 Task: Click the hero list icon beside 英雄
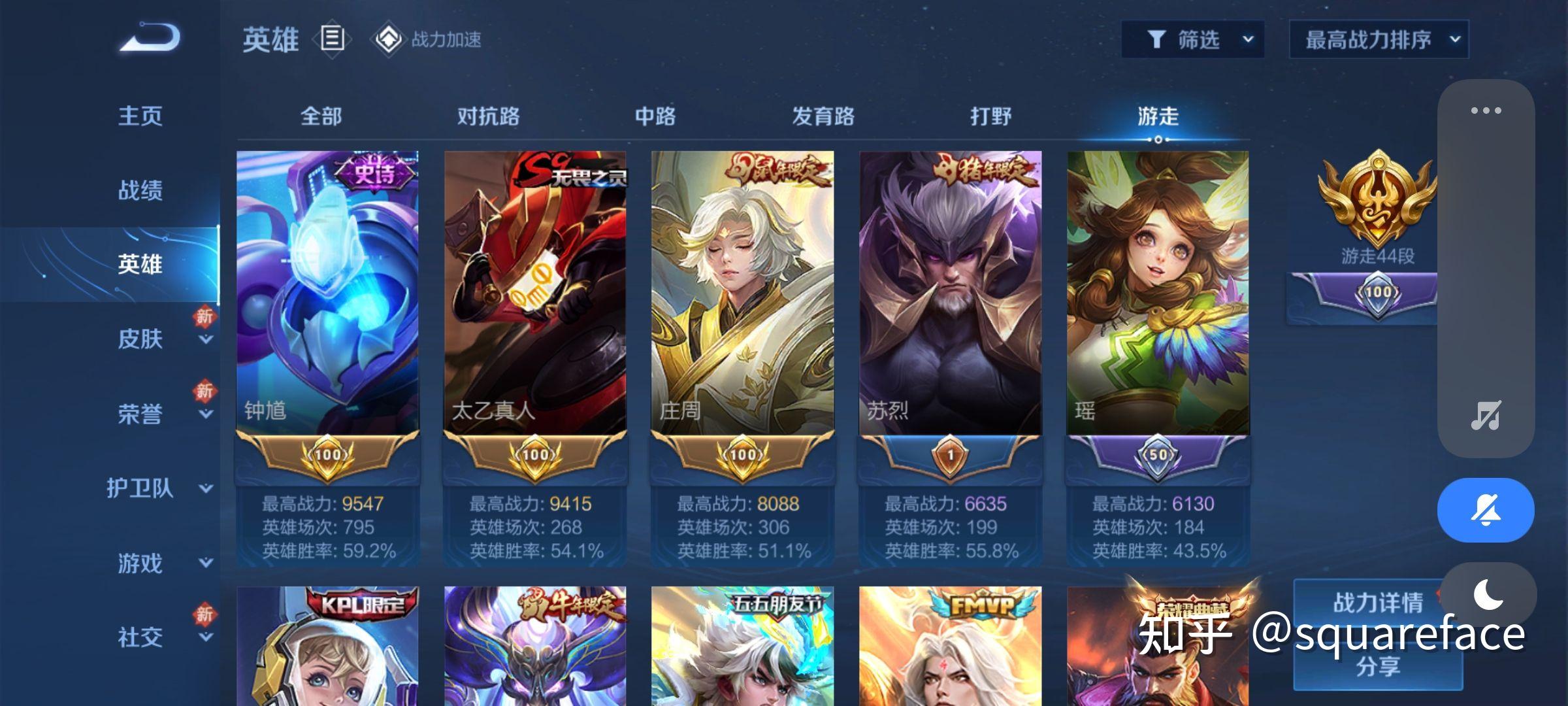(332, 40)
